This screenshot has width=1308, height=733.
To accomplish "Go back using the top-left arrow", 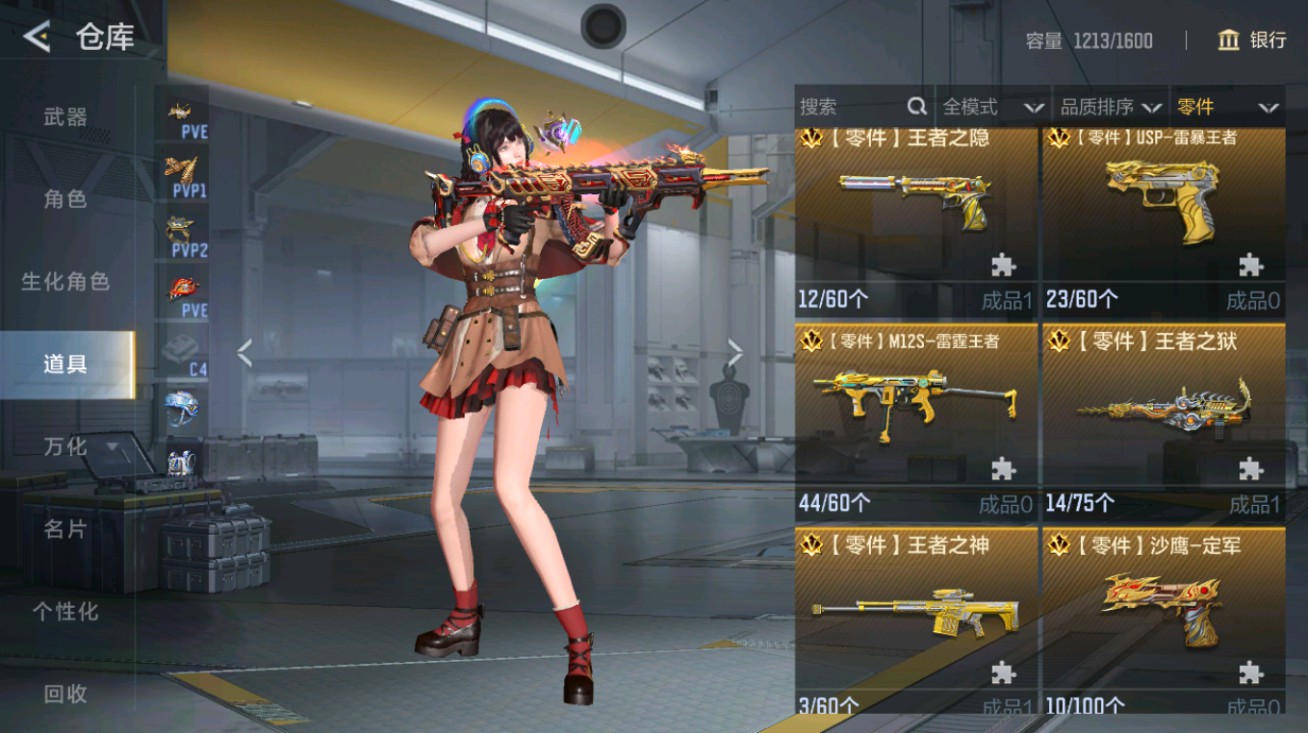I will (36, 38).
